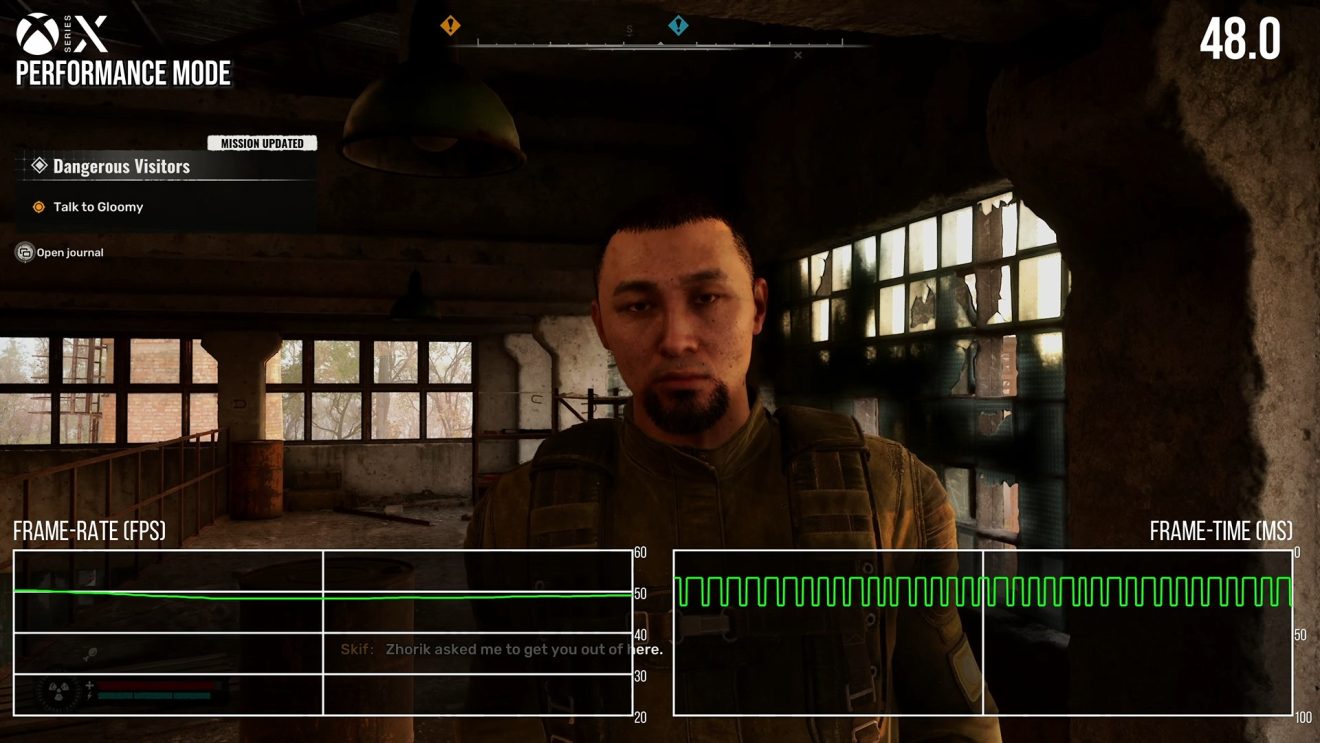1320x743 pixels.
Task: Select the blue exclamation compass marker
Action: (x=678, y=24)
